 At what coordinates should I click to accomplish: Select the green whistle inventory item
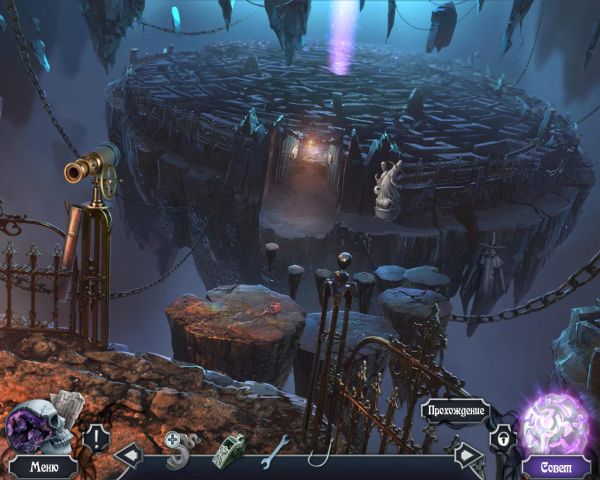click(x=229, y=449)
